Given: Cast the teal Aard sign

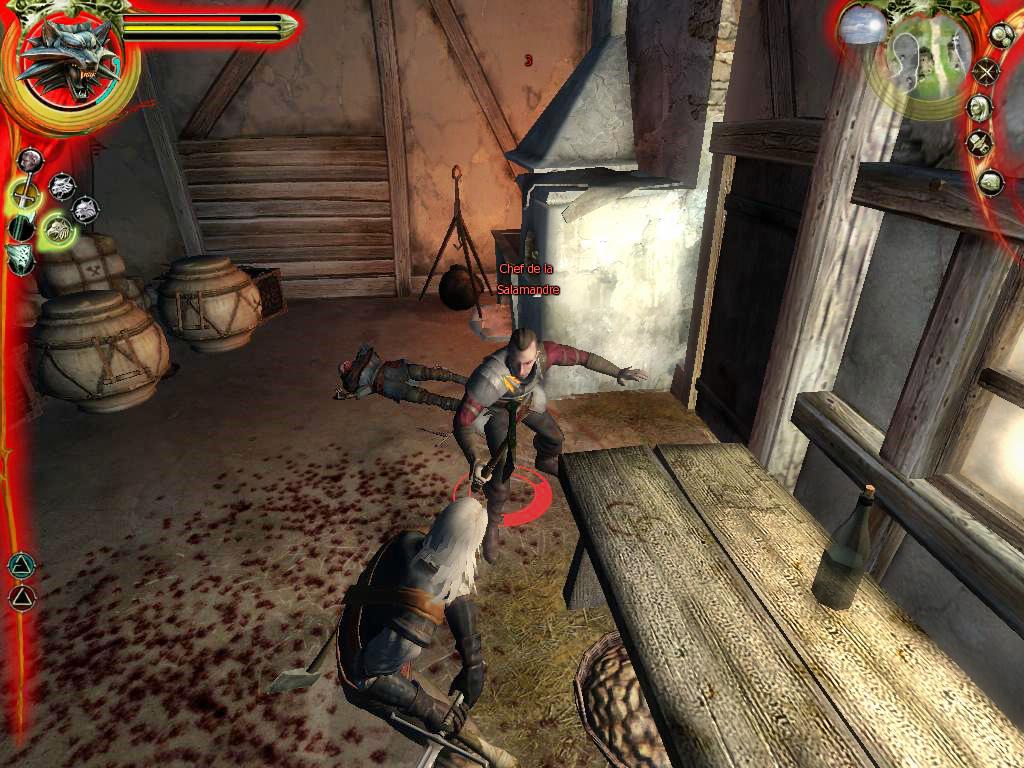Looking at the screenshot, I should point(20,566).
